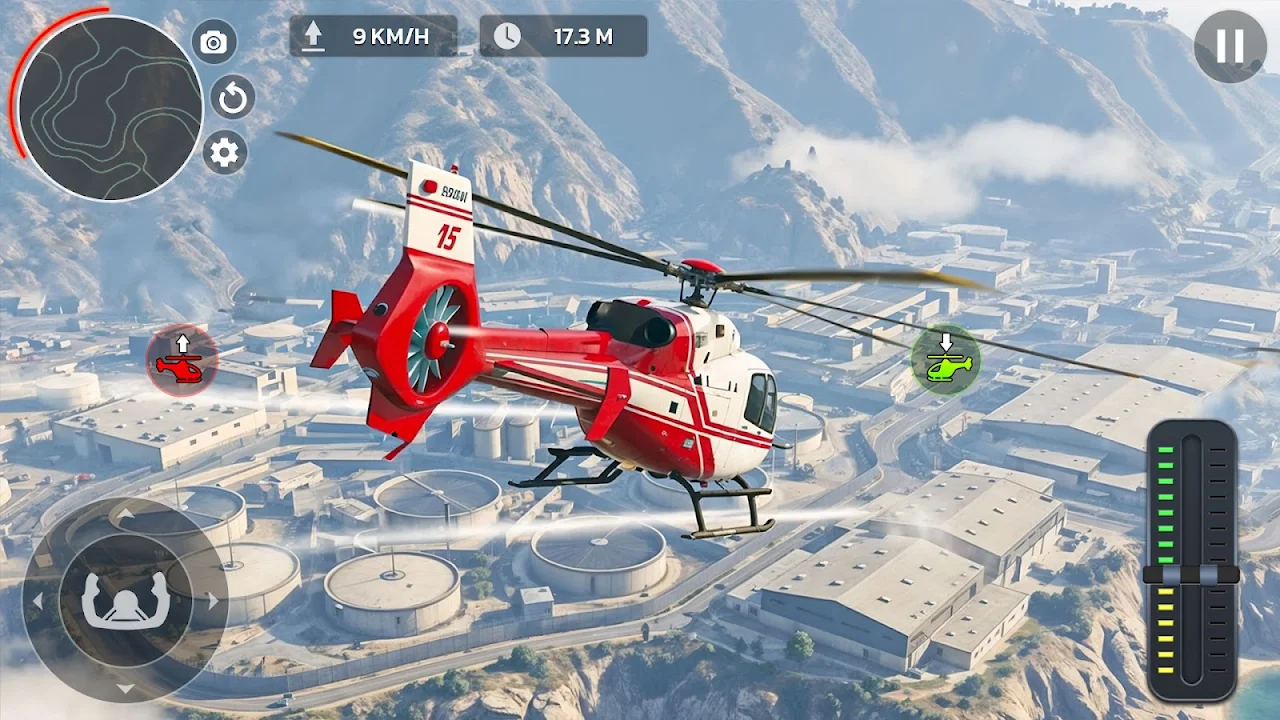Steer left with the joystick's left arrow

pos(38,601)
